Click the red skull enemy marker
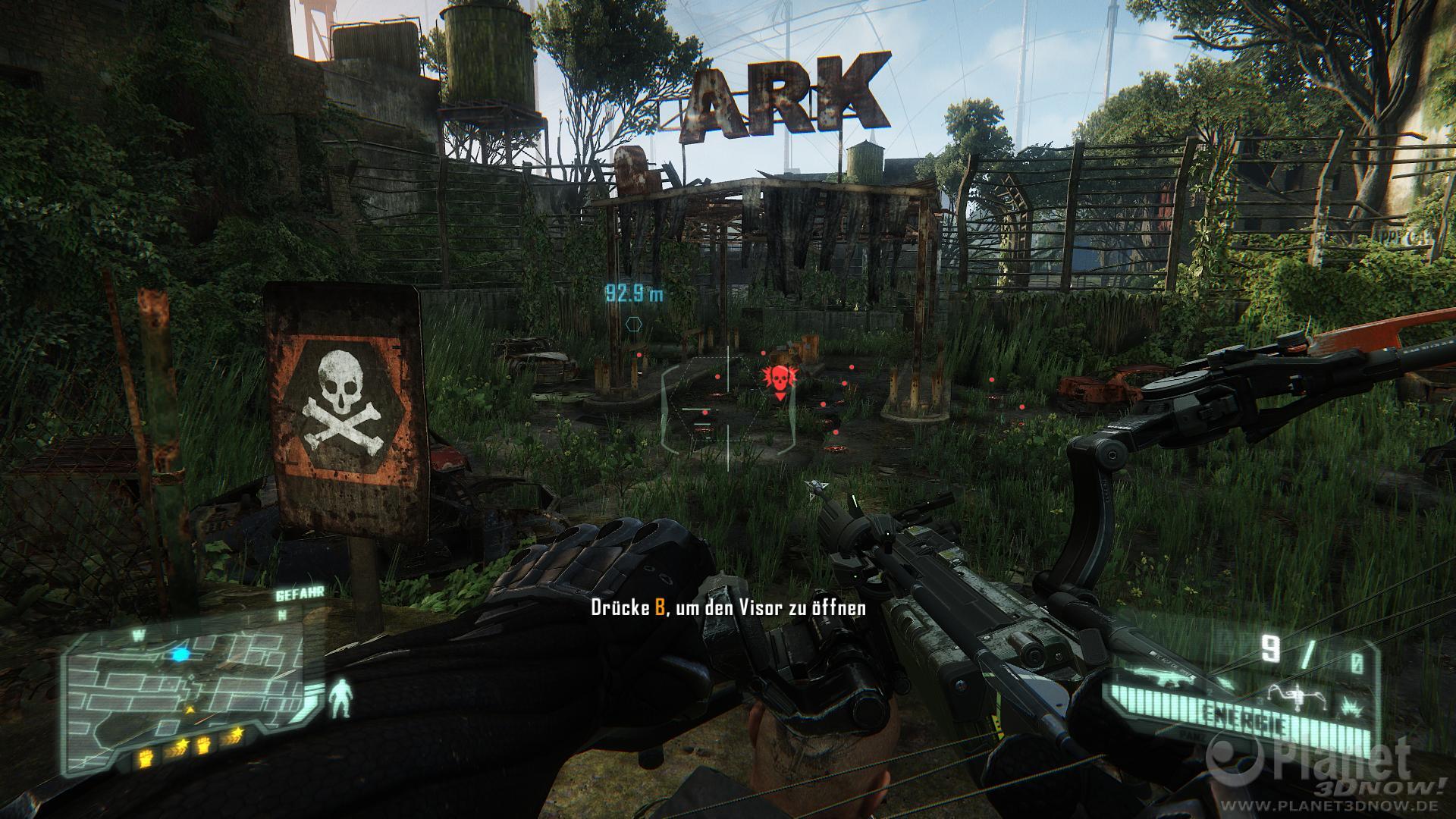 click(777, 379)
